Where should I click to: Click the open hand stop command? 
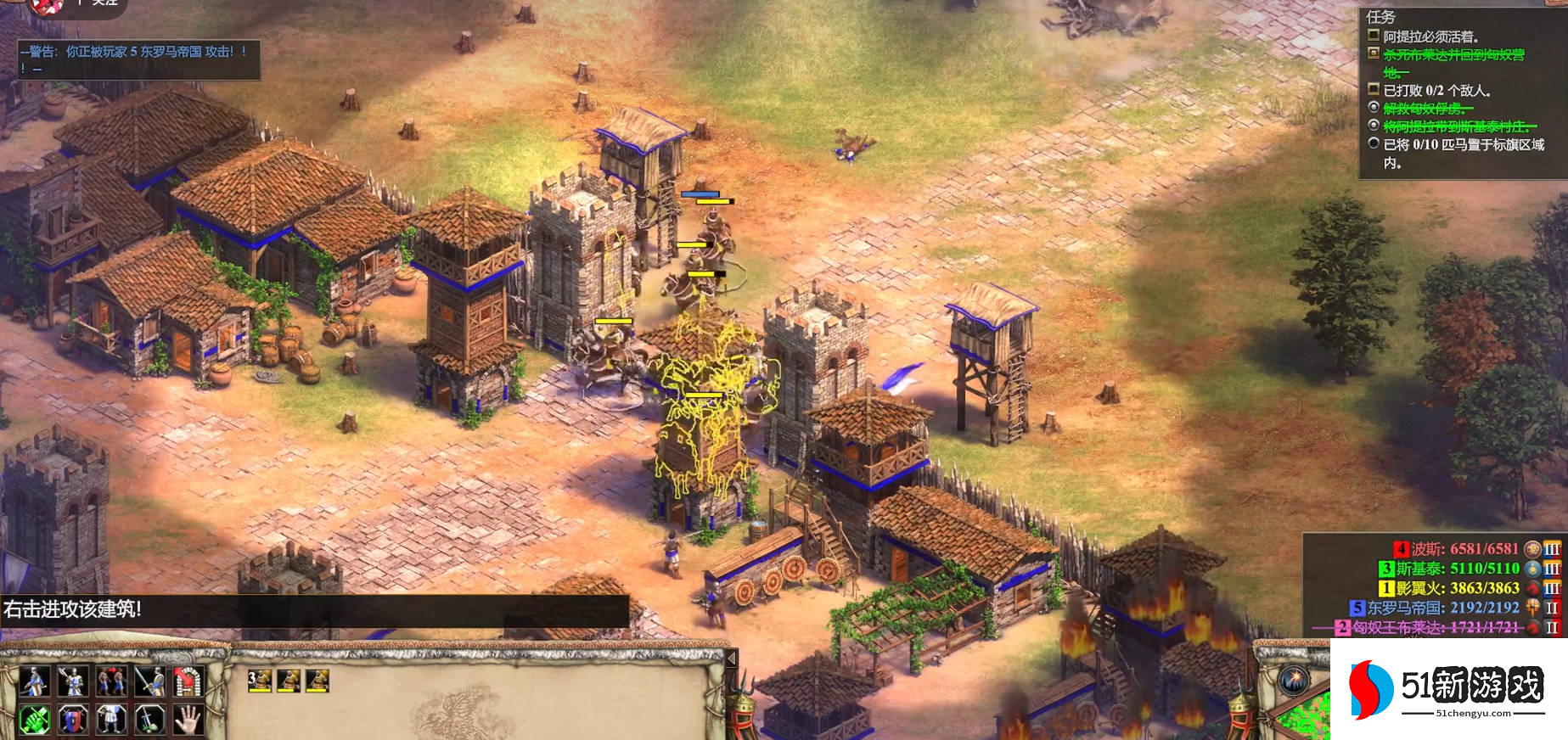click(x=188, y=720)
